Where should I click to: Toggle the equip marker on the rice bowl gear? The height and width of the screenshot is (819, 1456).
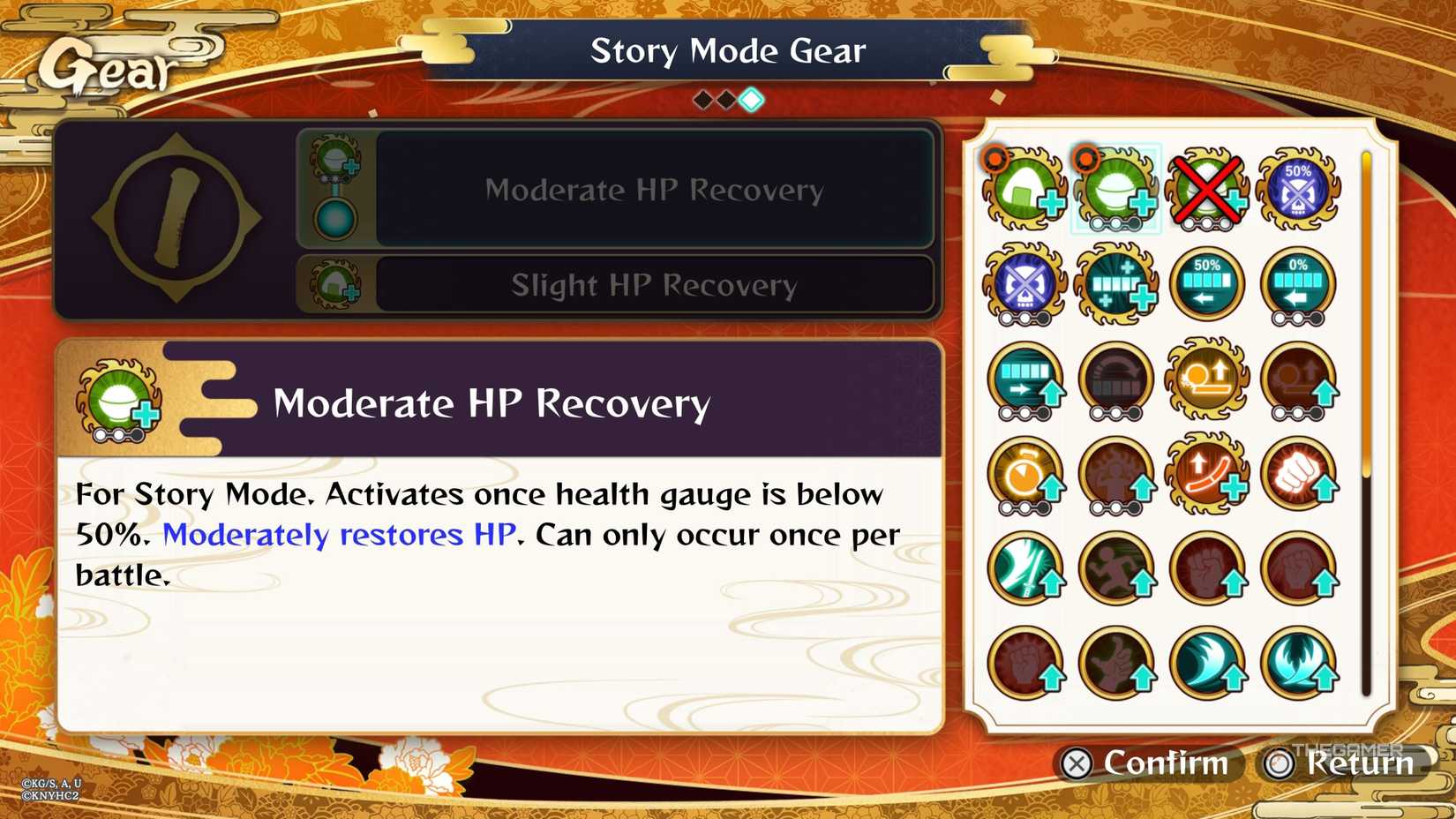1084,159
